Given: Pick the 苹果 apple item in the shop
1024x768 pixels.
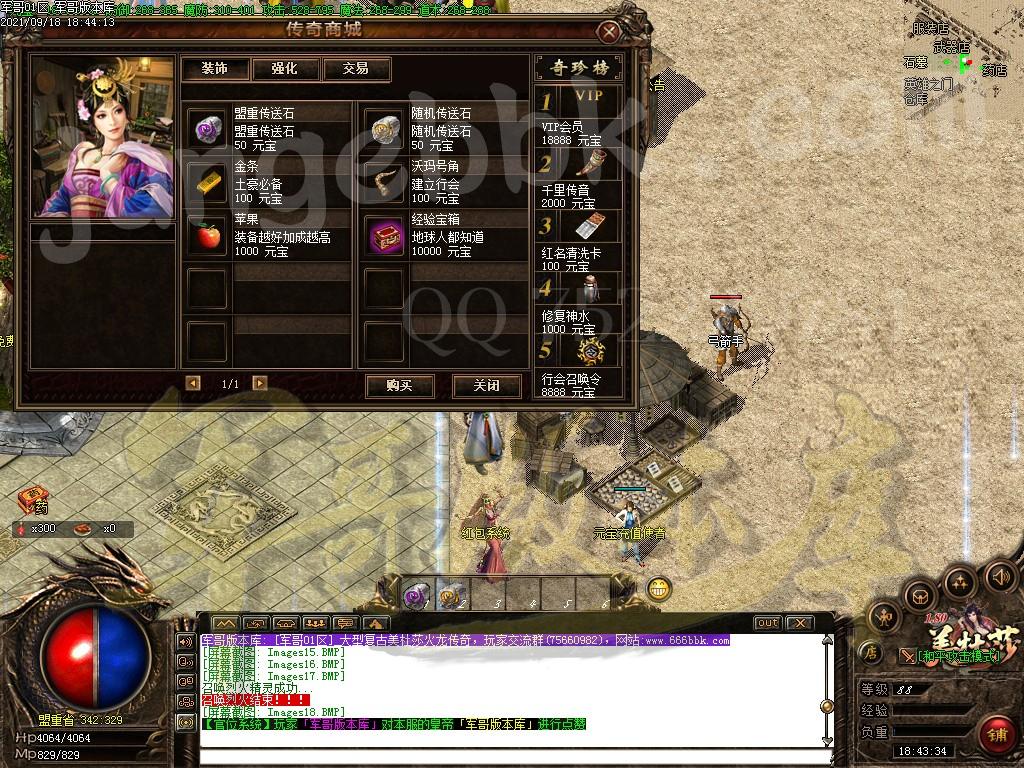Looking at the screenshot, I should tap(208, 236).
